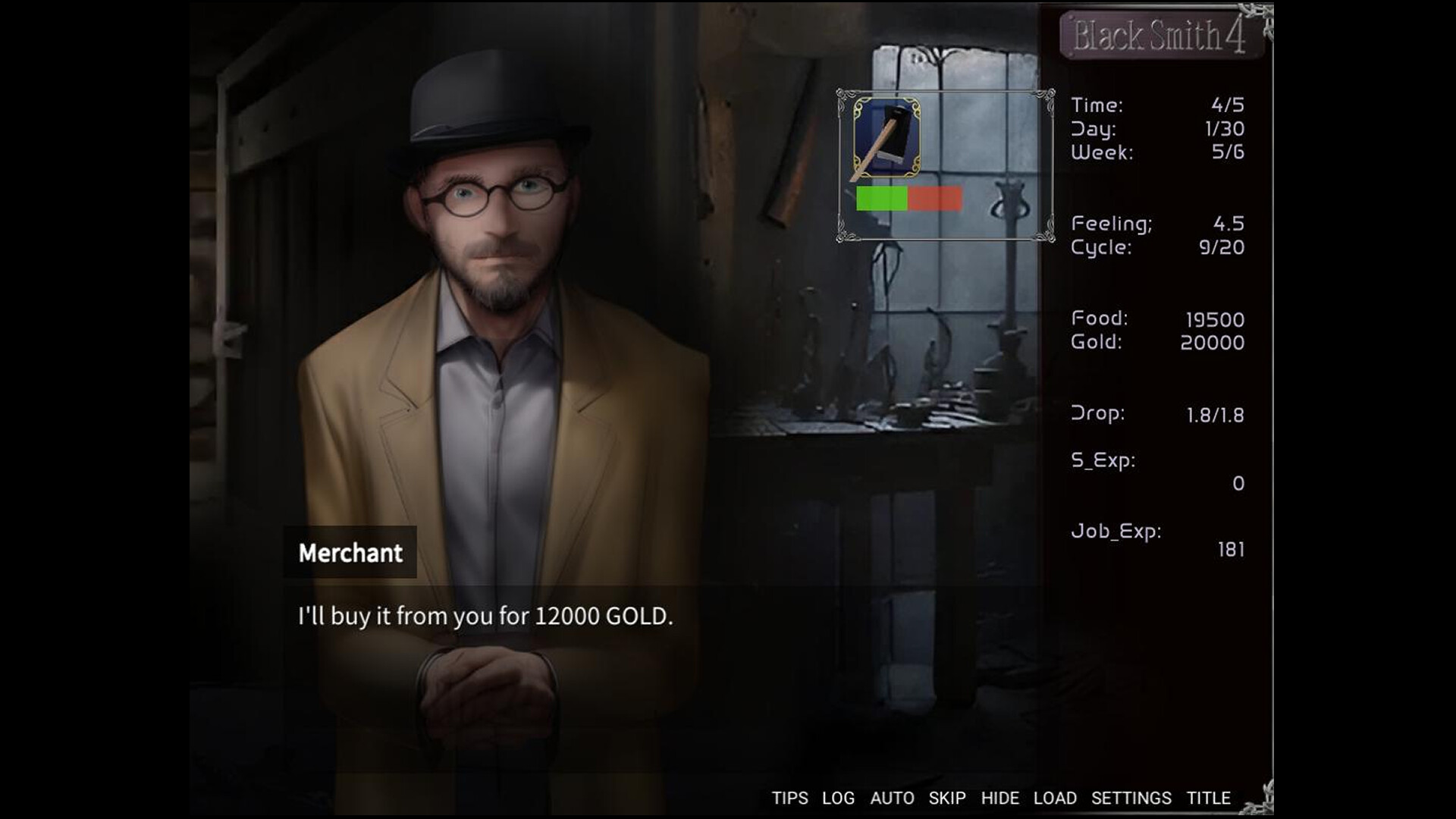Screen dimensions: 1456x819
Task: Open the SETTINGS menu
Action: click(x=1130, y=798)
